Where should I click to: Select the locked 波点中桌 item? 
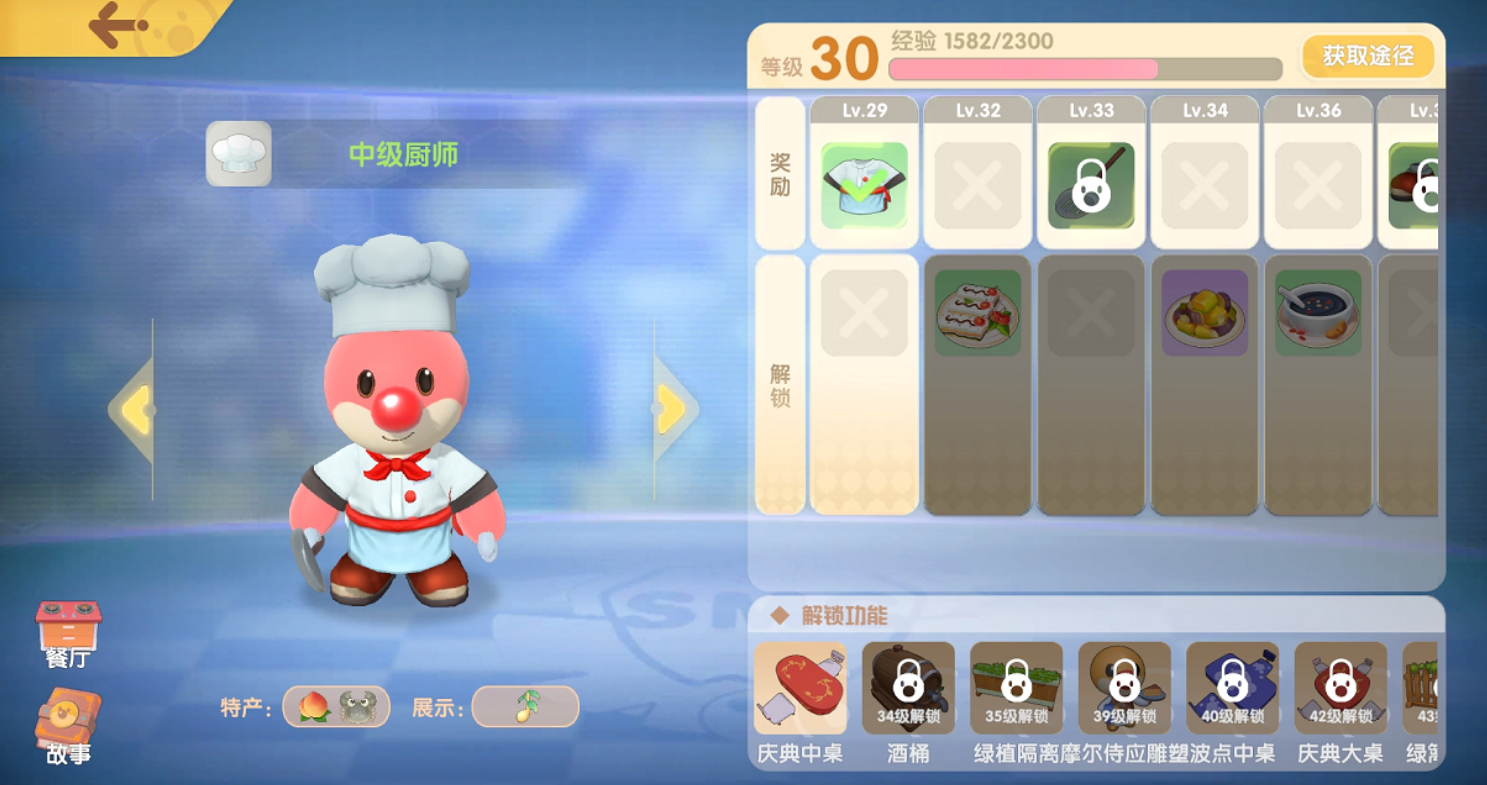[1232, 689]
